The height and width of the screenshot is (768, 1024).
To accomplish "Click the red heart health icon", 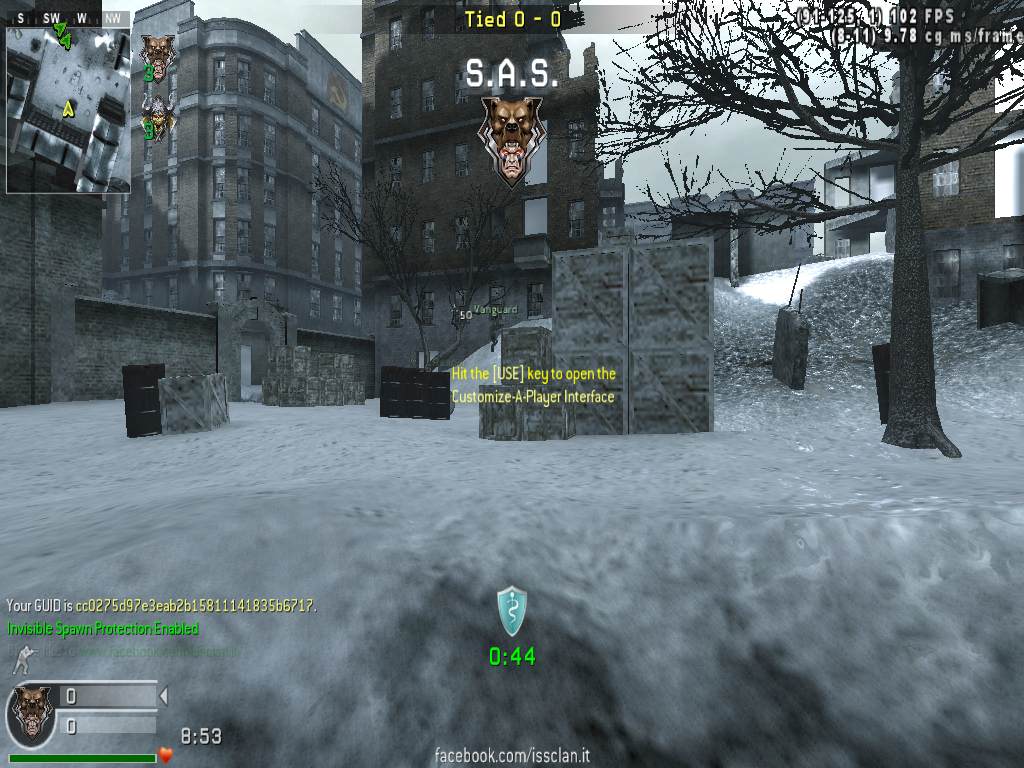I will (166, 755).
